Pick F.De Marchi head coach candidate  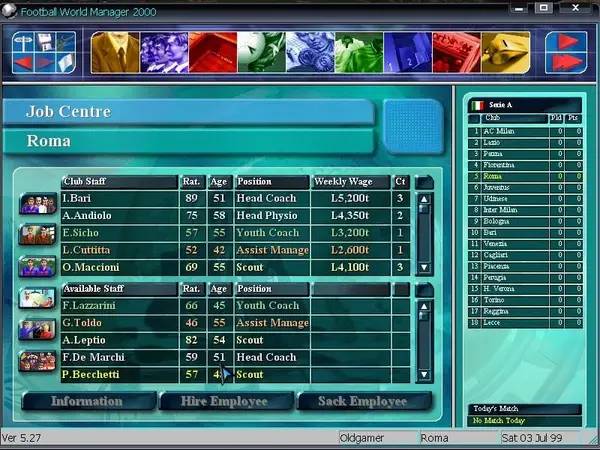point(120,357)
